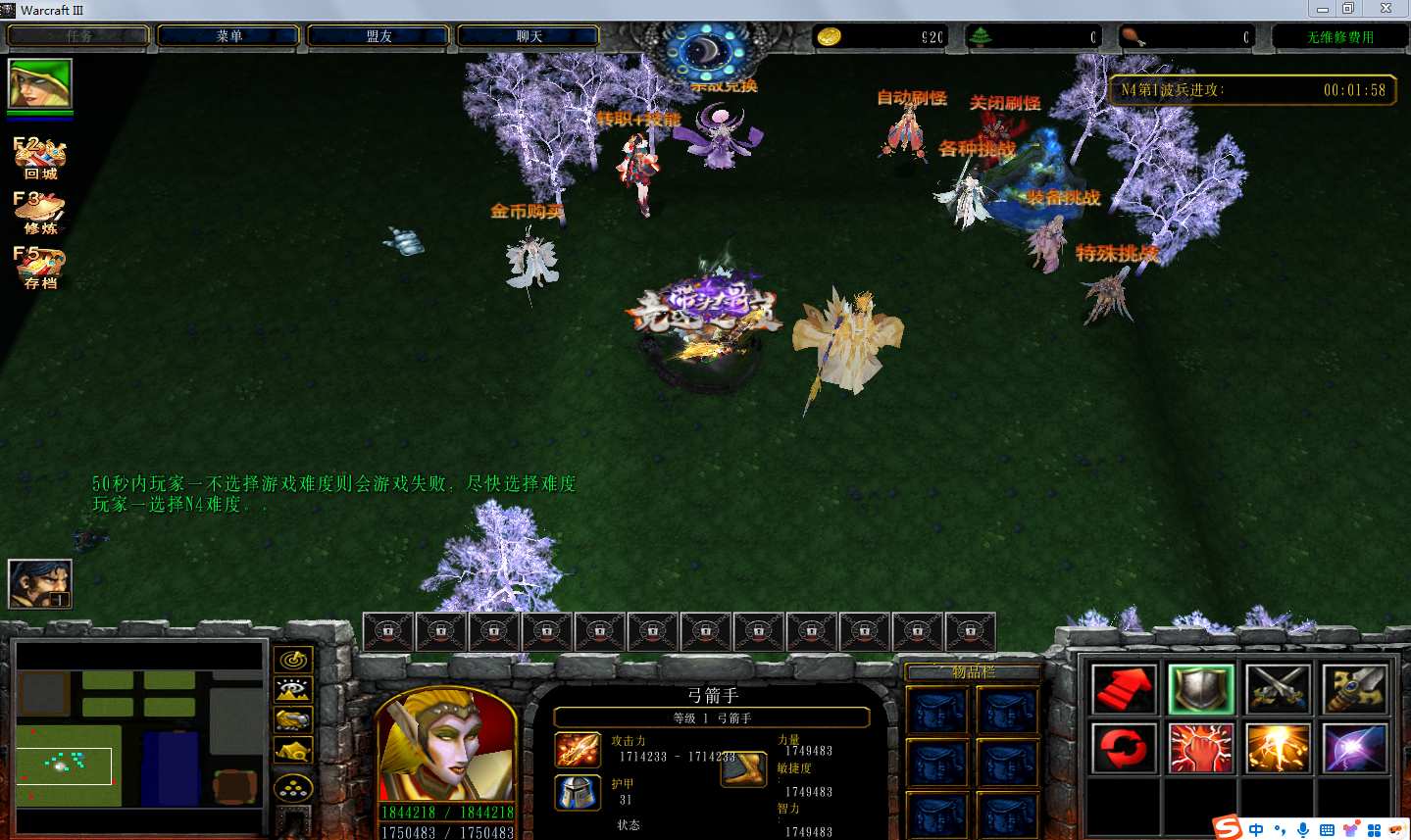Choose the red circular arrows command

click(x=1124, y=749)
